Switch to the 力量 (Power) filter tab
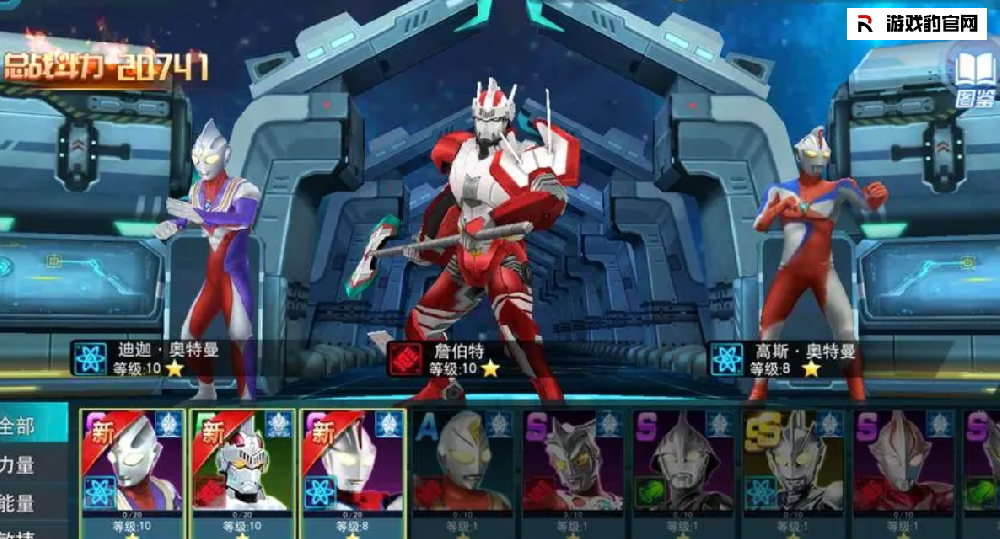The image size is (1000, 539). point(20,465)
